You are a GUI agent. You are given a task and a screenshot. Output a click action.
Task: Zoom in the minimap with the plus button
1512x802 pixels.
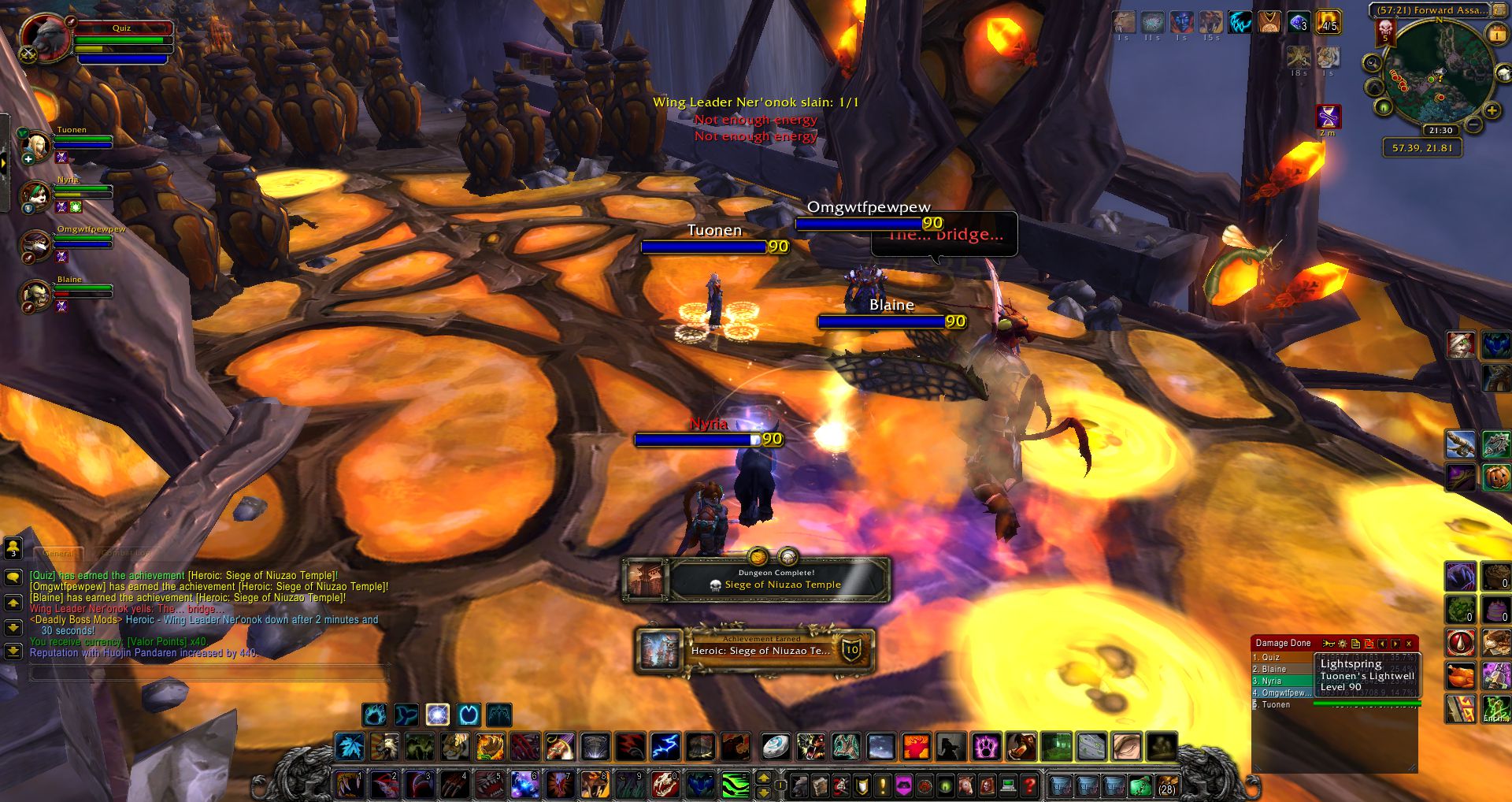tap(1492, 111)
